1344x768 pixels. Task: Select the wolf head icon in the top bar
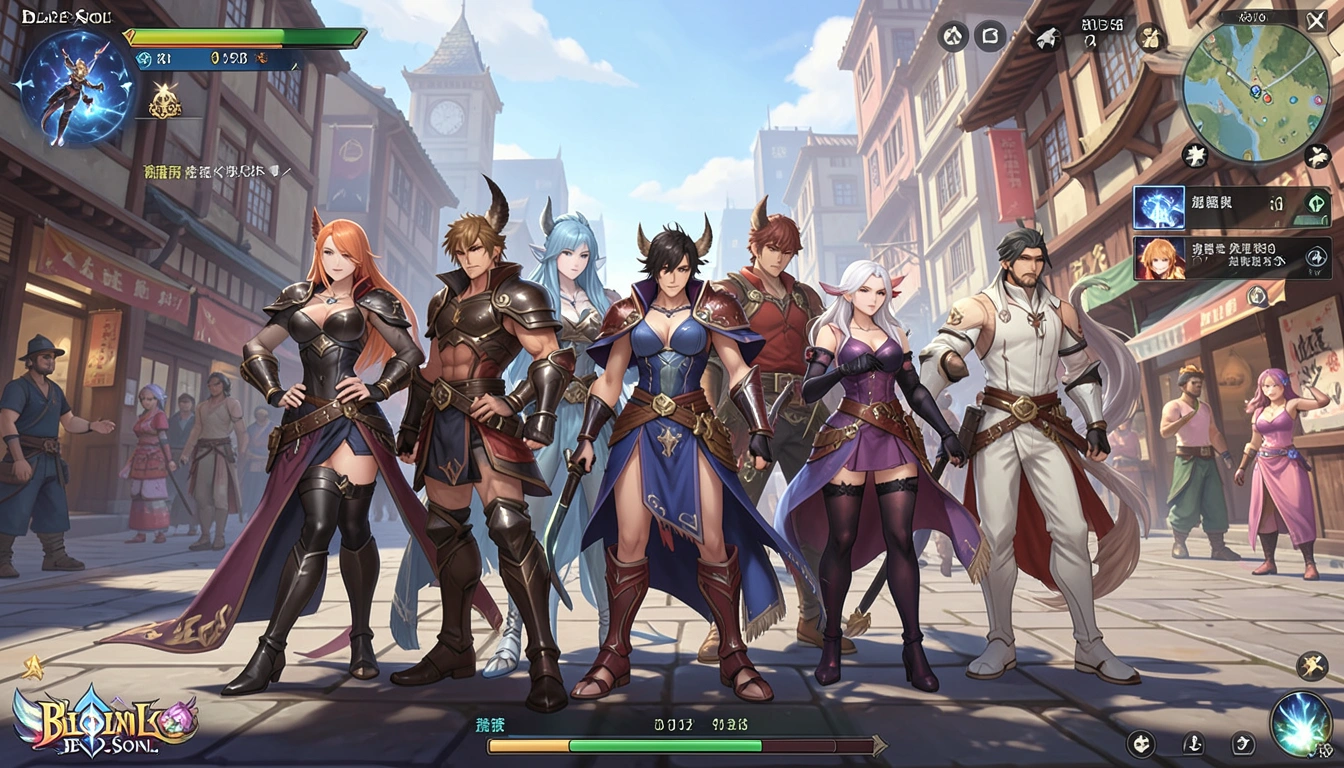coord(1048,38)
